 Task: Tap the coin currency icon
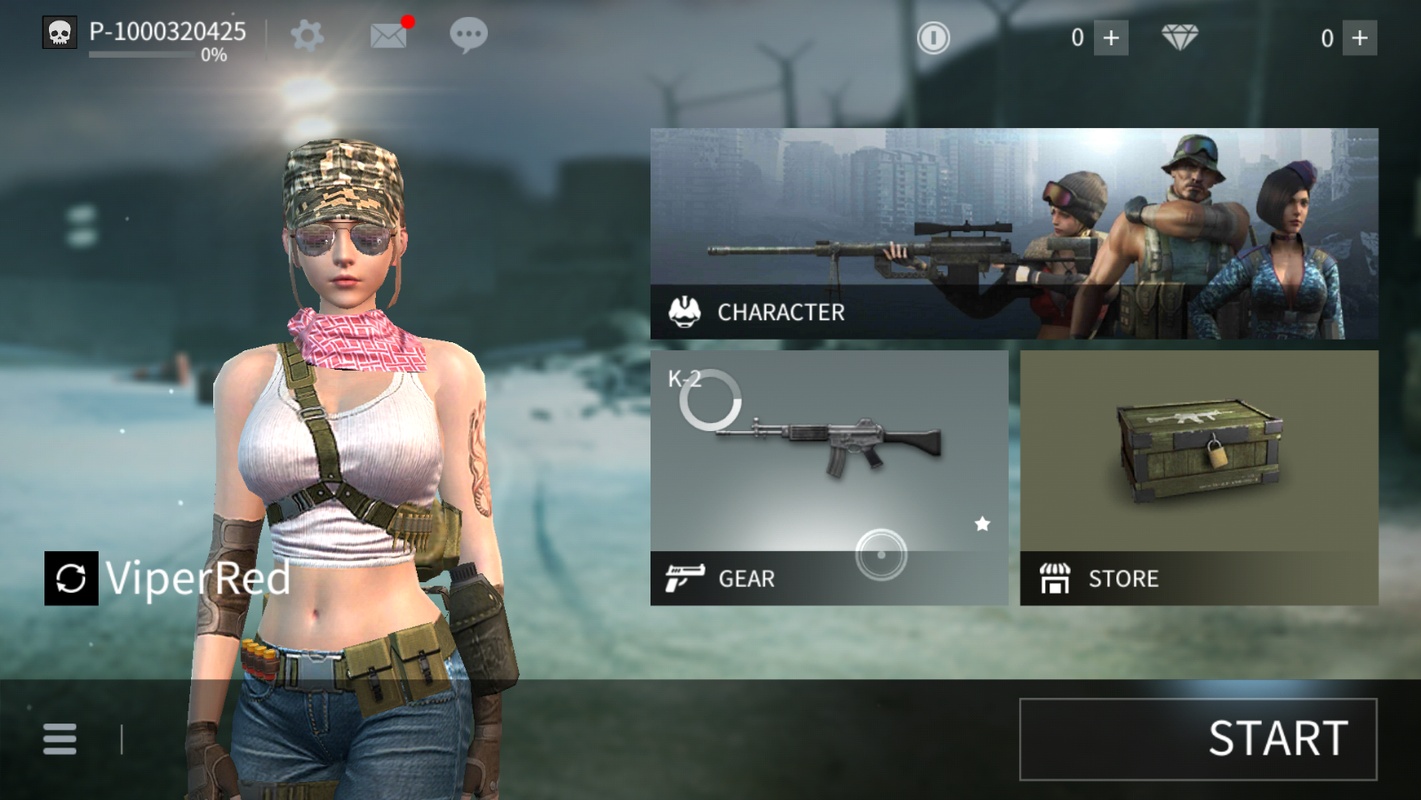pyautogui.click(x=933, y=38)
